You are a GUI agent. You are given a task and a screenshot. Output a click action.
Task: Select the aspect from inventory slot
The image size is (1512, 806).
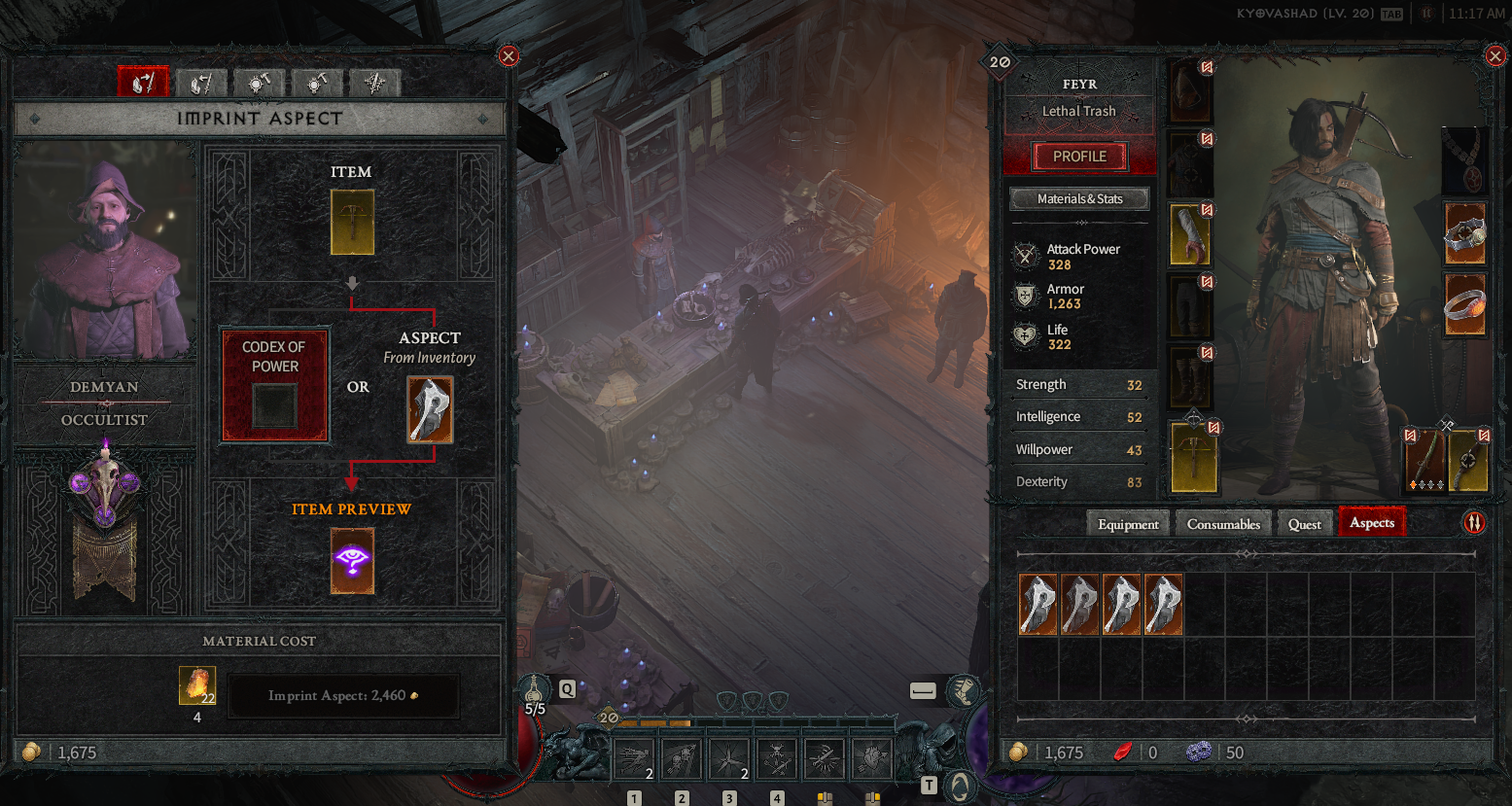tap(430, 409)
